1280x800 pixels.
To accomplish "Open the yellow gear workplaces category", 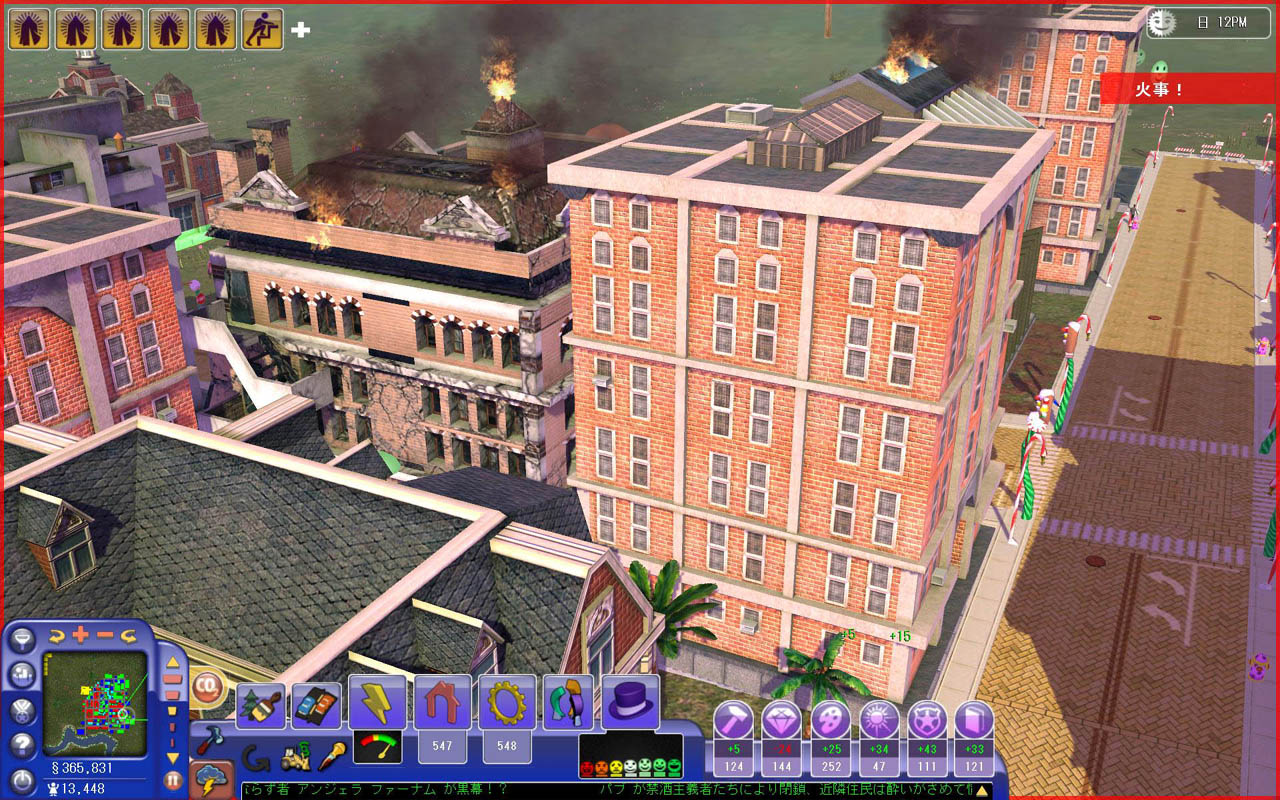I will click(507, 702).
